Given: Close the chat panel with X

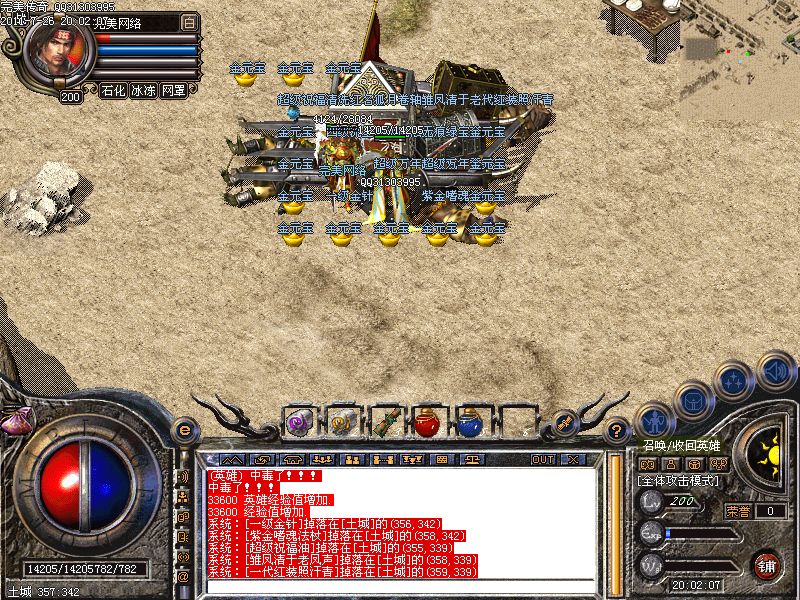Looking at the screenshot, I should coord(573,459).
